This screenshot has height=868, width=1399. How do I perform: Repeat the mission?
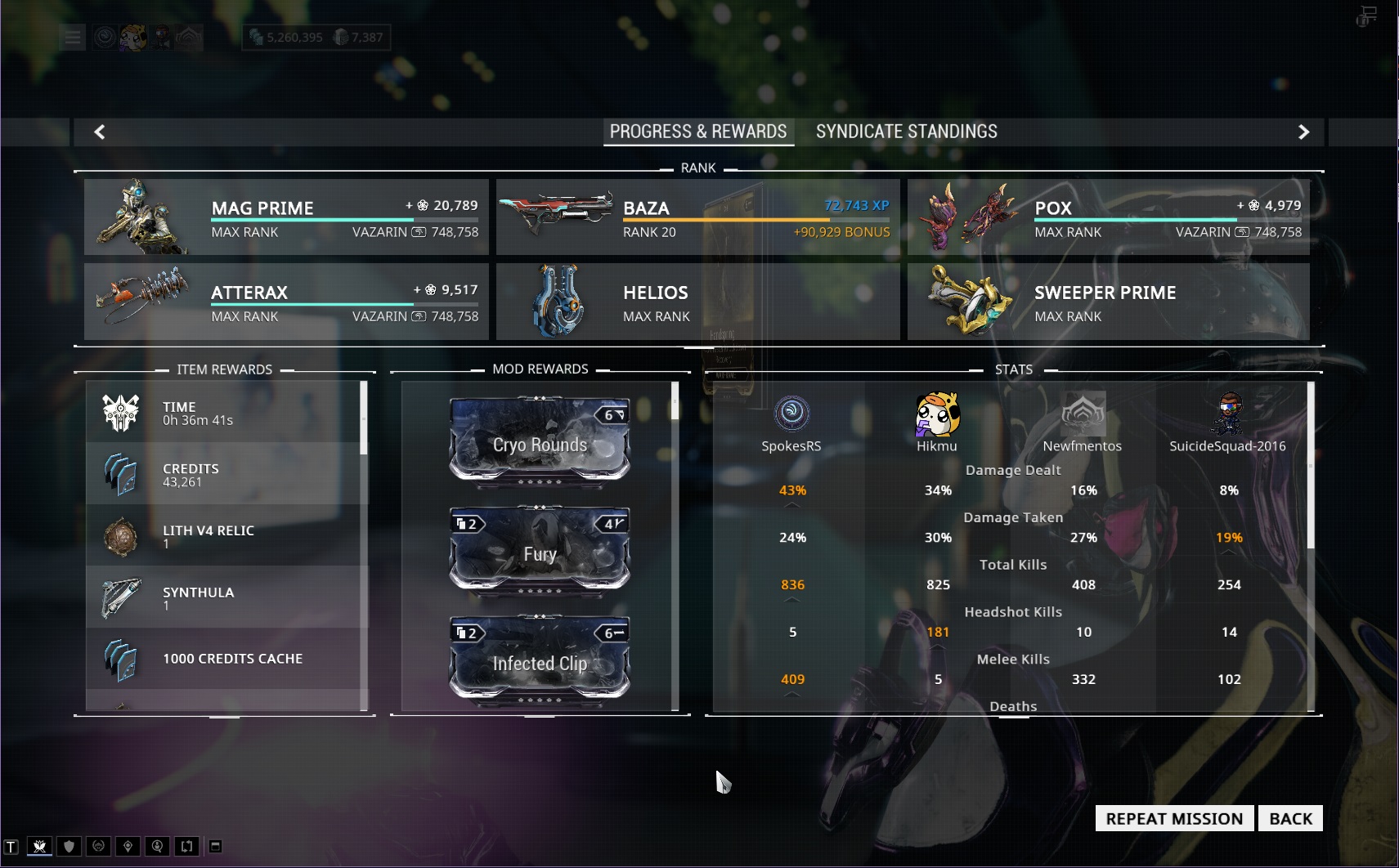[1174, 818]
